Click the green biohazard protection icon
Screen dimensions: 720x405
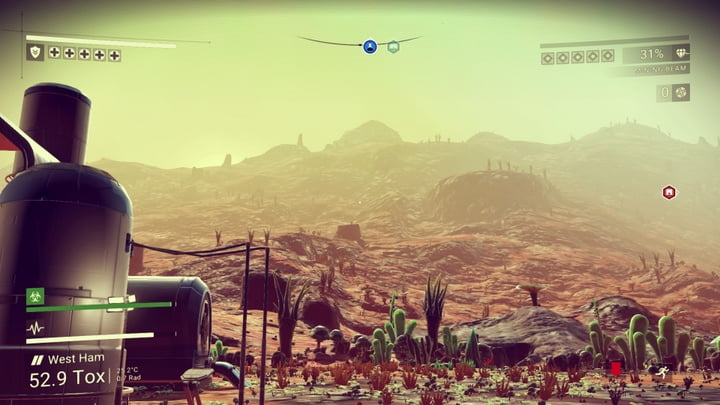tap(35, 296)
